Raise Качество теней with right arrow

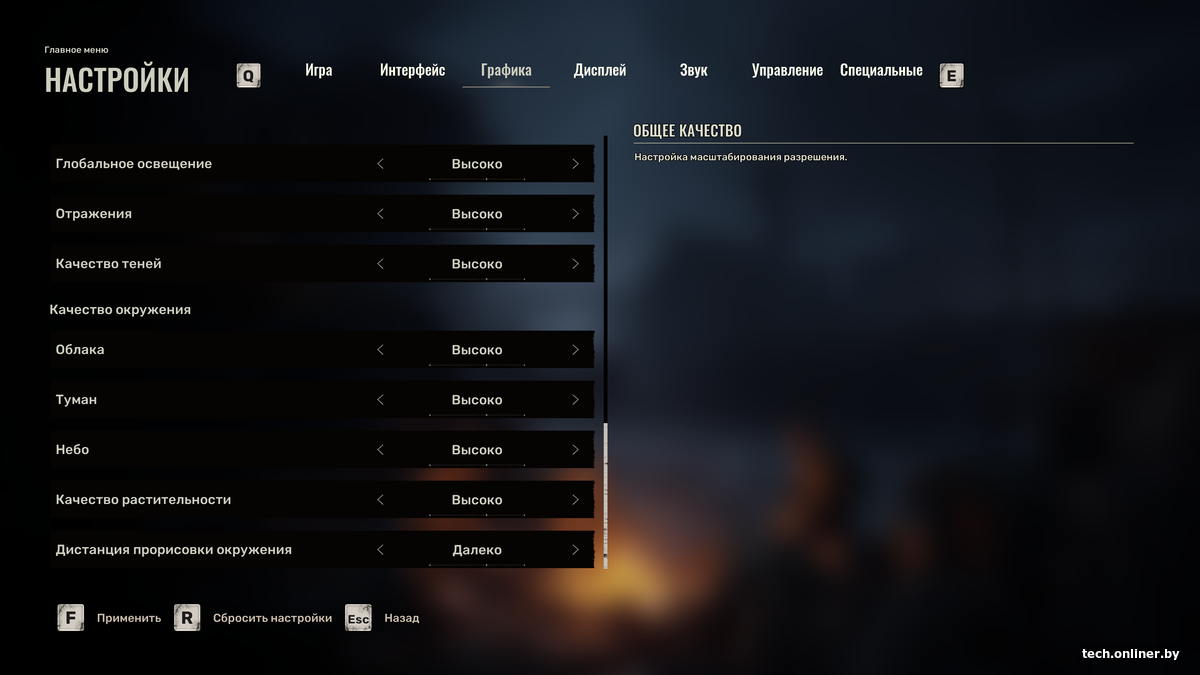[x=575, y=264]
